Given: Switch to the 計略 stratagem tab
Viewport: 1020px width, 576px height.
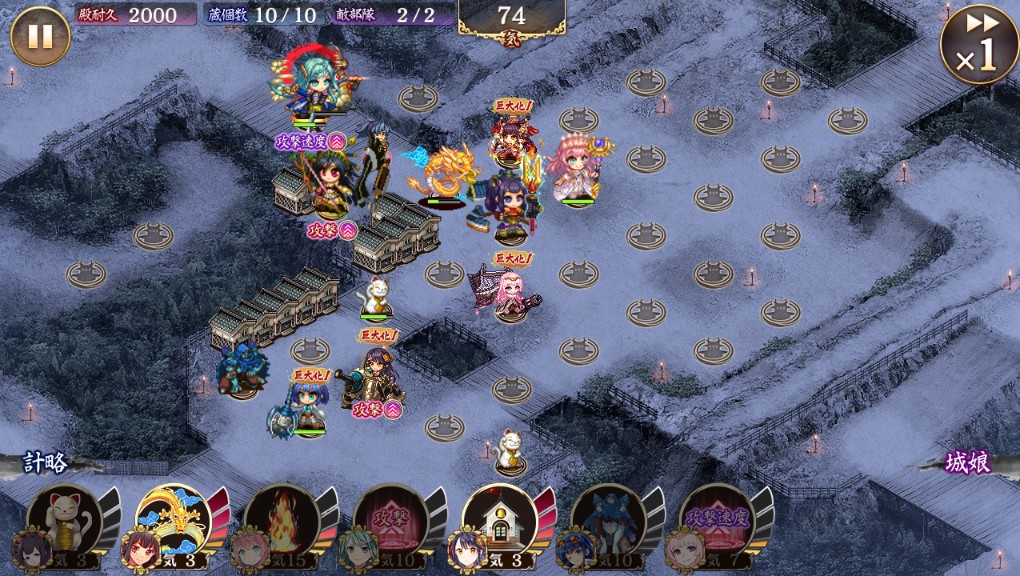Looking at the screenshot, I should click(46, 463).
